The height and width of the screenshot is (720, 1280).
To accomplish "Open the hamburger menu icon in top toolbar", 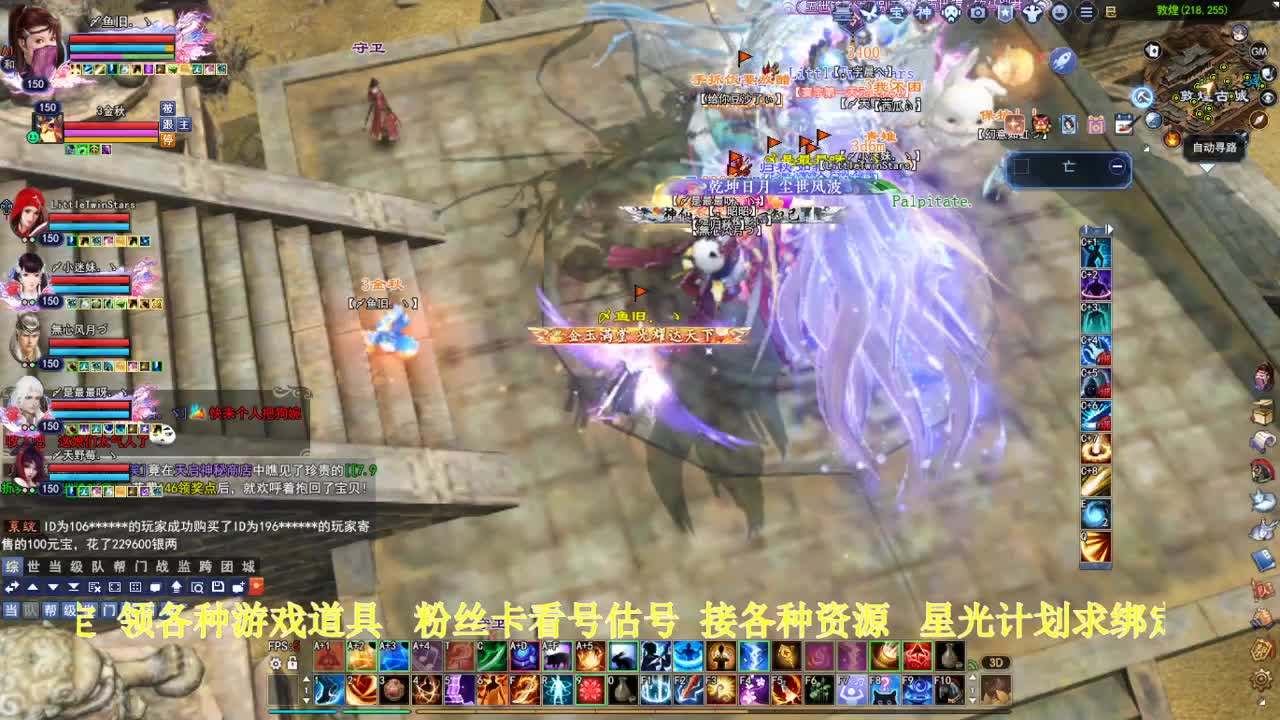I will tap(1084, 13).
